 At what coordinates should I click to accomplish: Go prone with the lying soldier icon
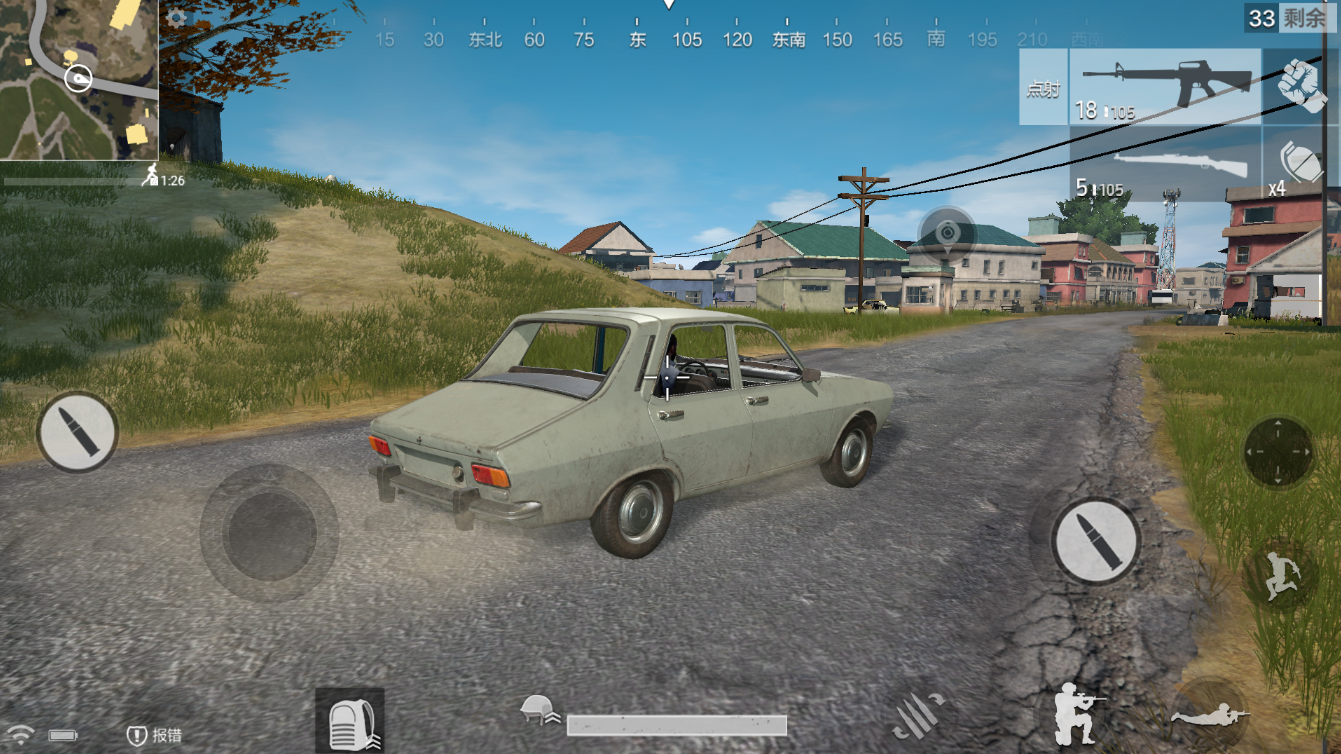click(1210, 714)
